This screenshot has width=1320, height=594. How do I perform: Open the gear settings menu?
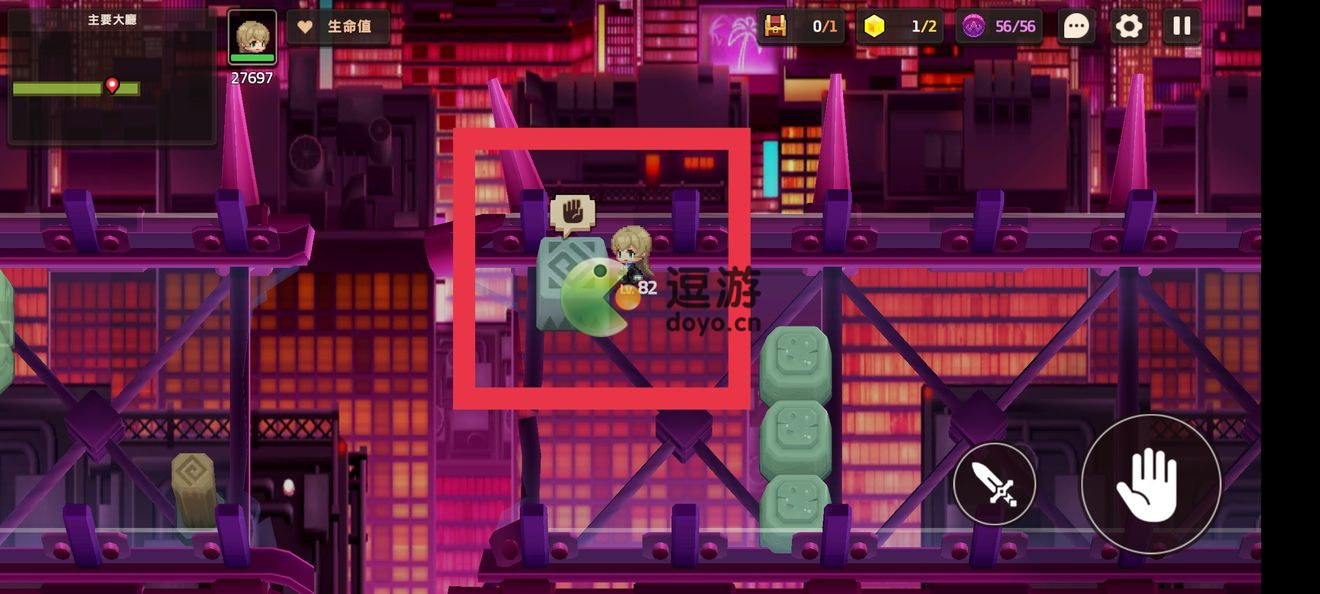(x=1129, y=26)
